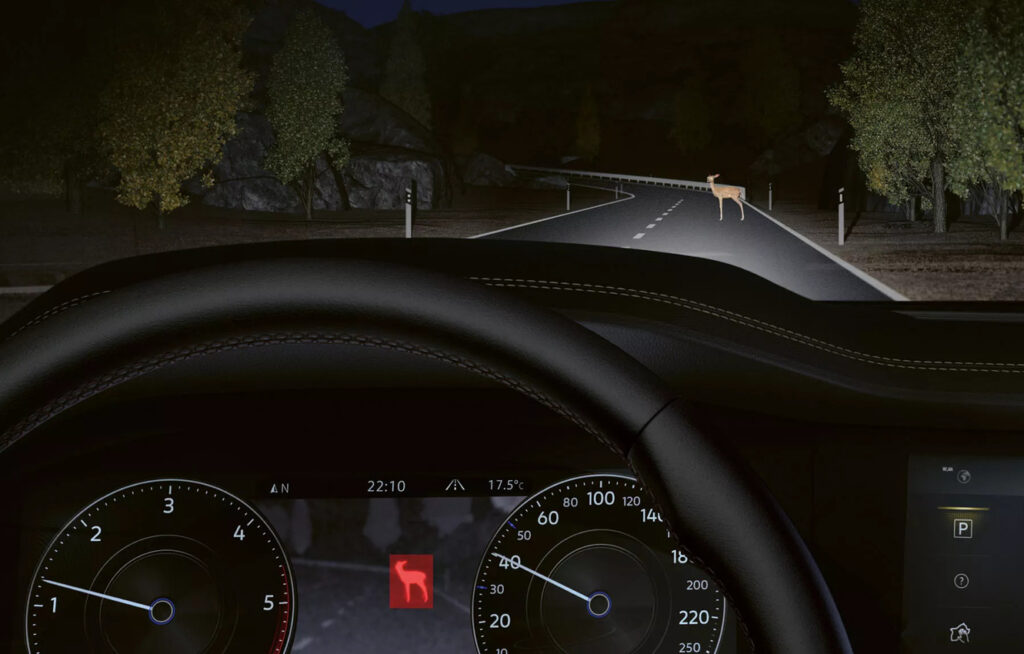Select the globe WLAN icon
This screenshot has width=1024, height=654.
[x=962, y=477]
